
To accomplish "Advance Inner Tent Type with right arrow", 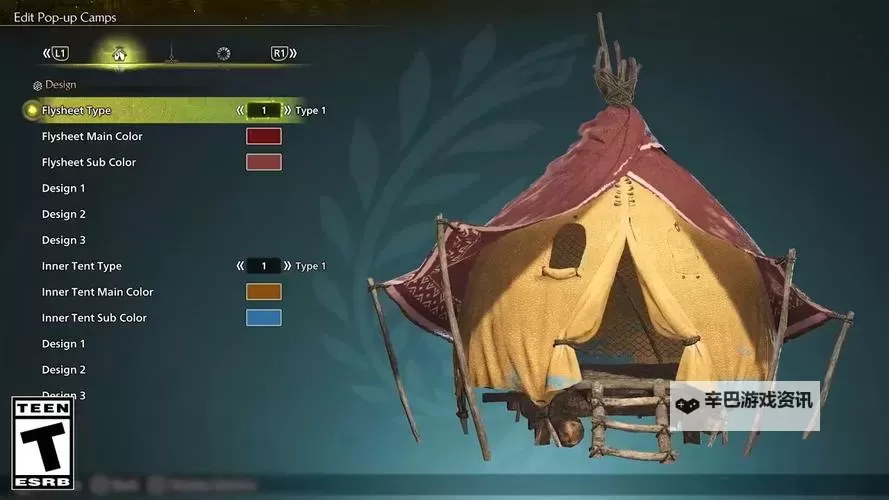I will point(287,266).
